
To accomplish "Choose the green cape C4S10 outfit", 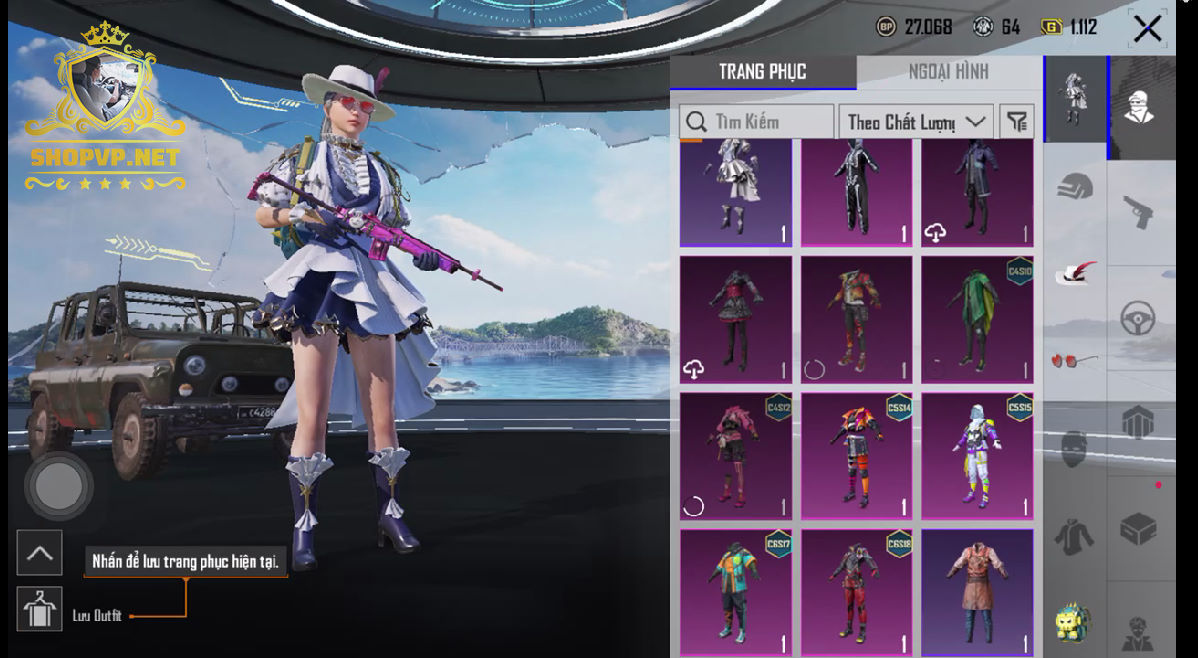I will [977, 320].
